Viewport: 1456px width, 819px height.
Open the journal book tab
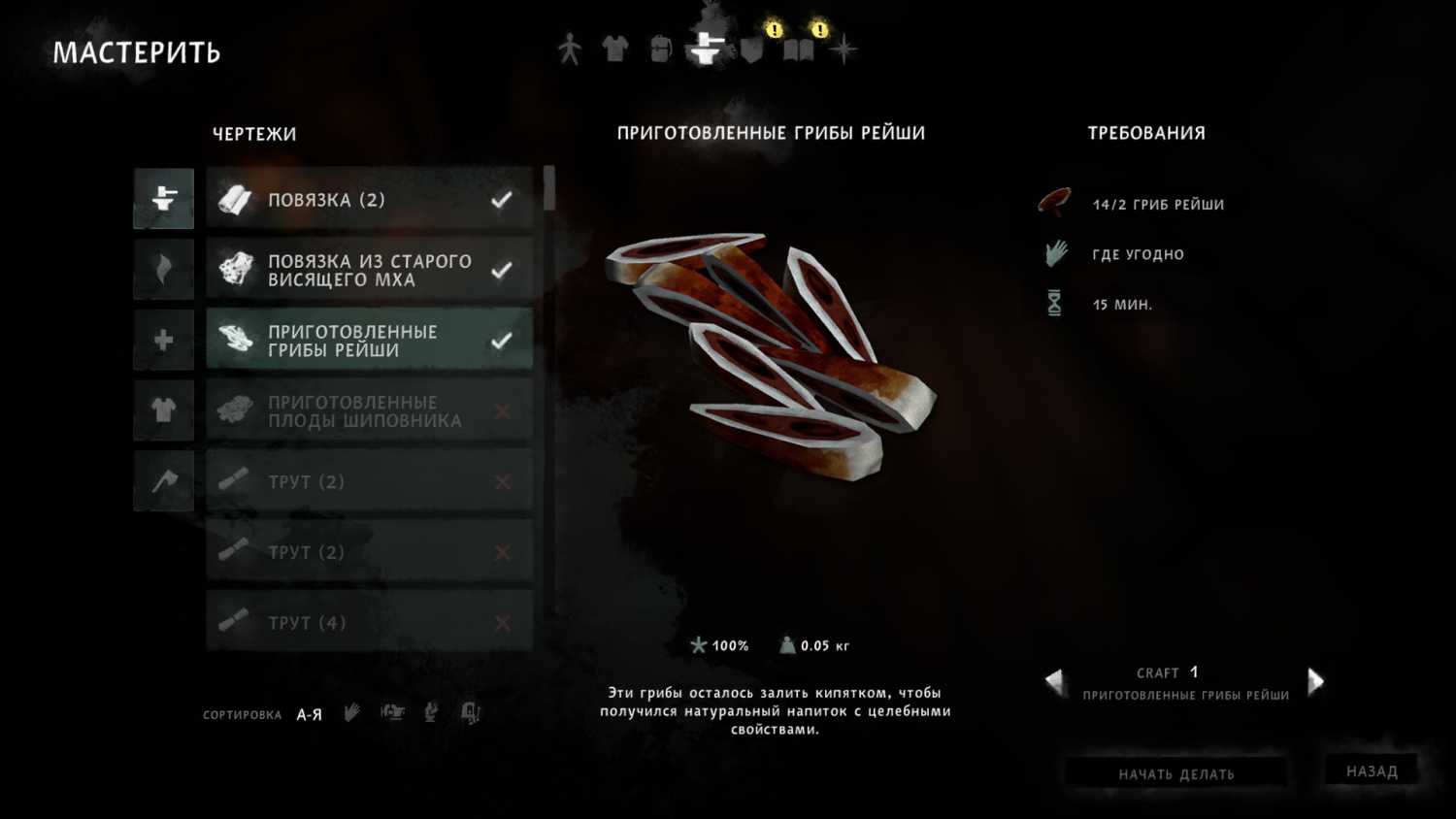[x=798, y=50]
